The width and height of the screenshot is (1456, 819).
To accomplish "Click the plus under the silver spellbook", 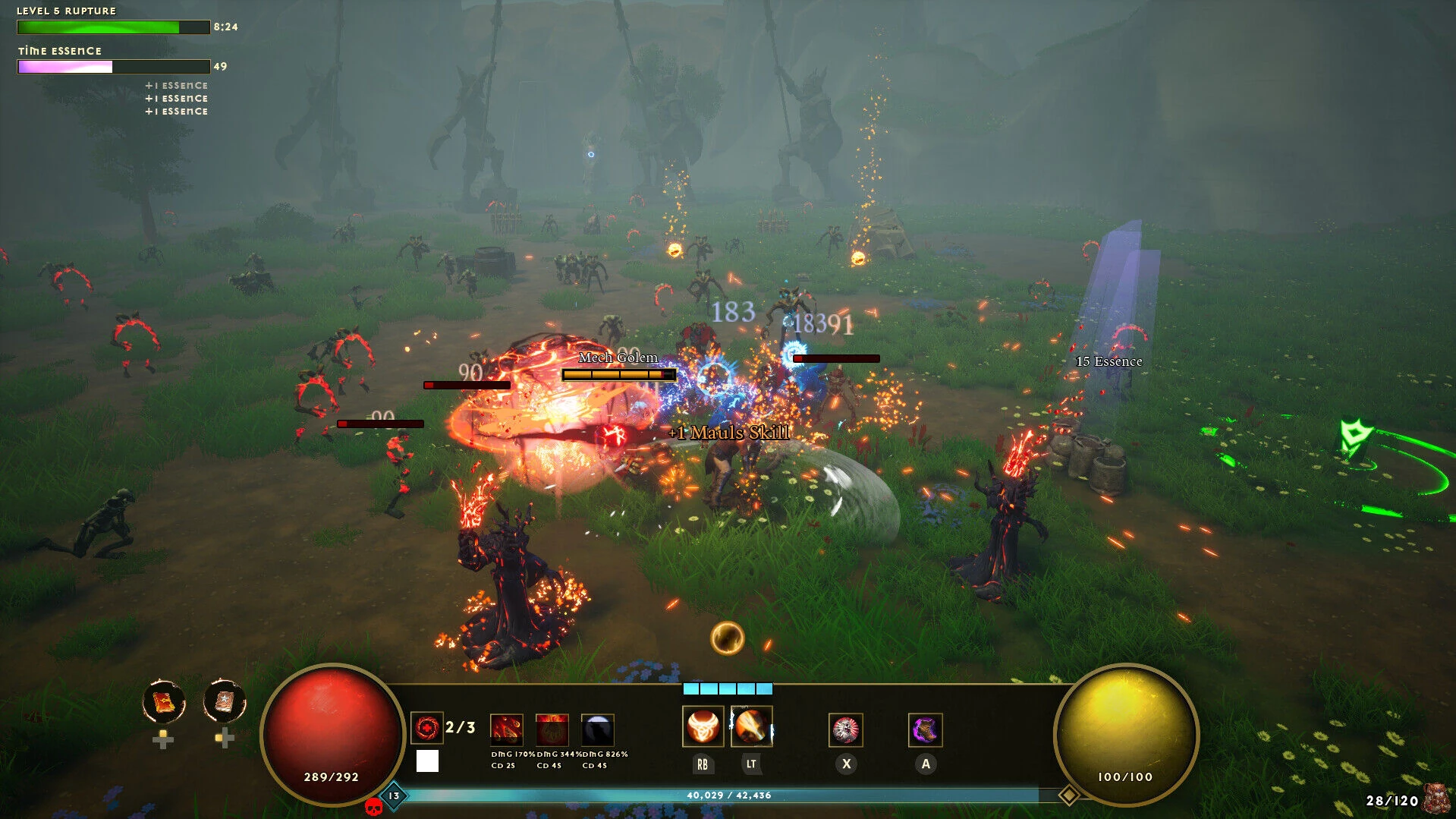I will tap(225, 741).
